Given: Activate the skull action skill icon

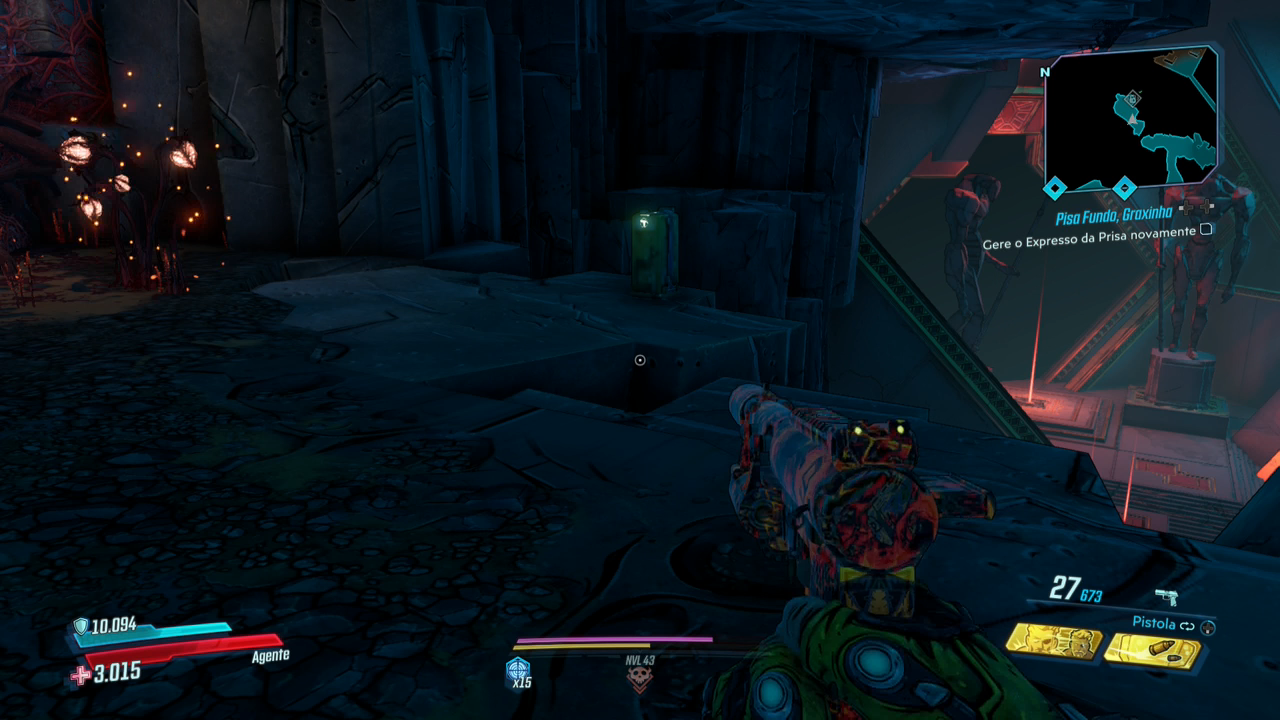Looking at the screenshot, I should (638, 680).
